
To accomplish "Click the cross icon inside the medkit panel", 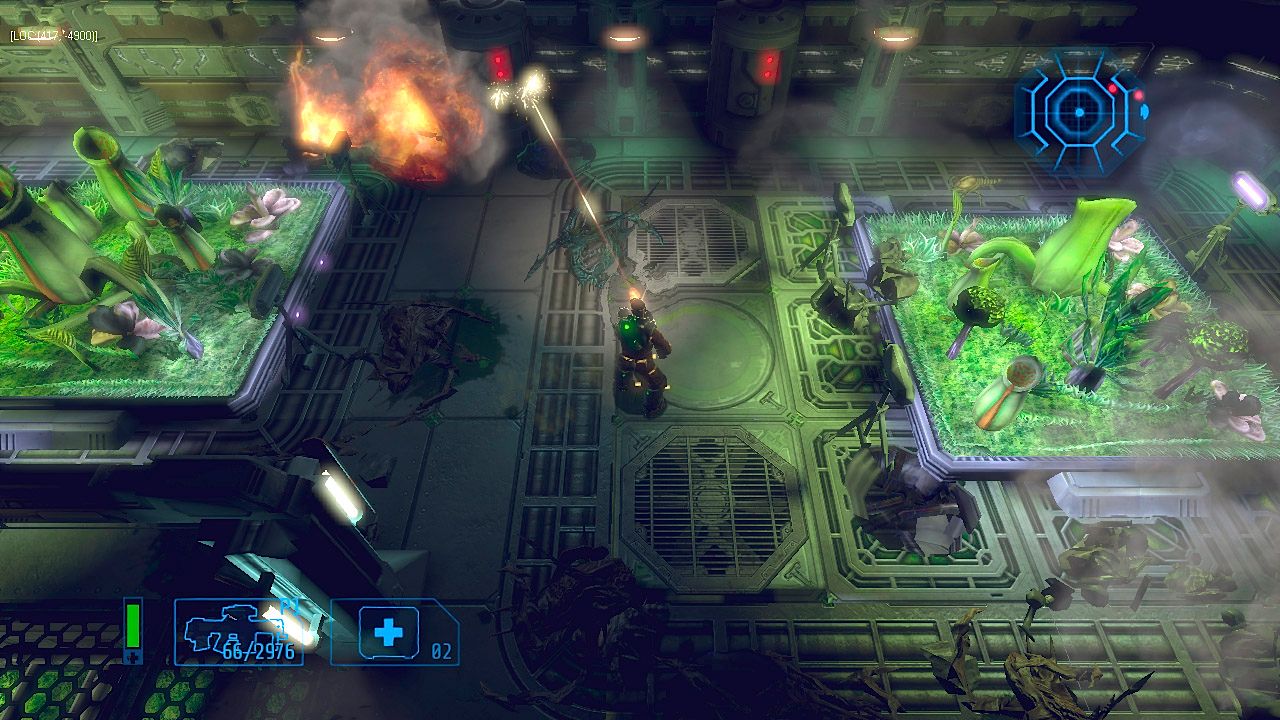I will click(390, 630).
